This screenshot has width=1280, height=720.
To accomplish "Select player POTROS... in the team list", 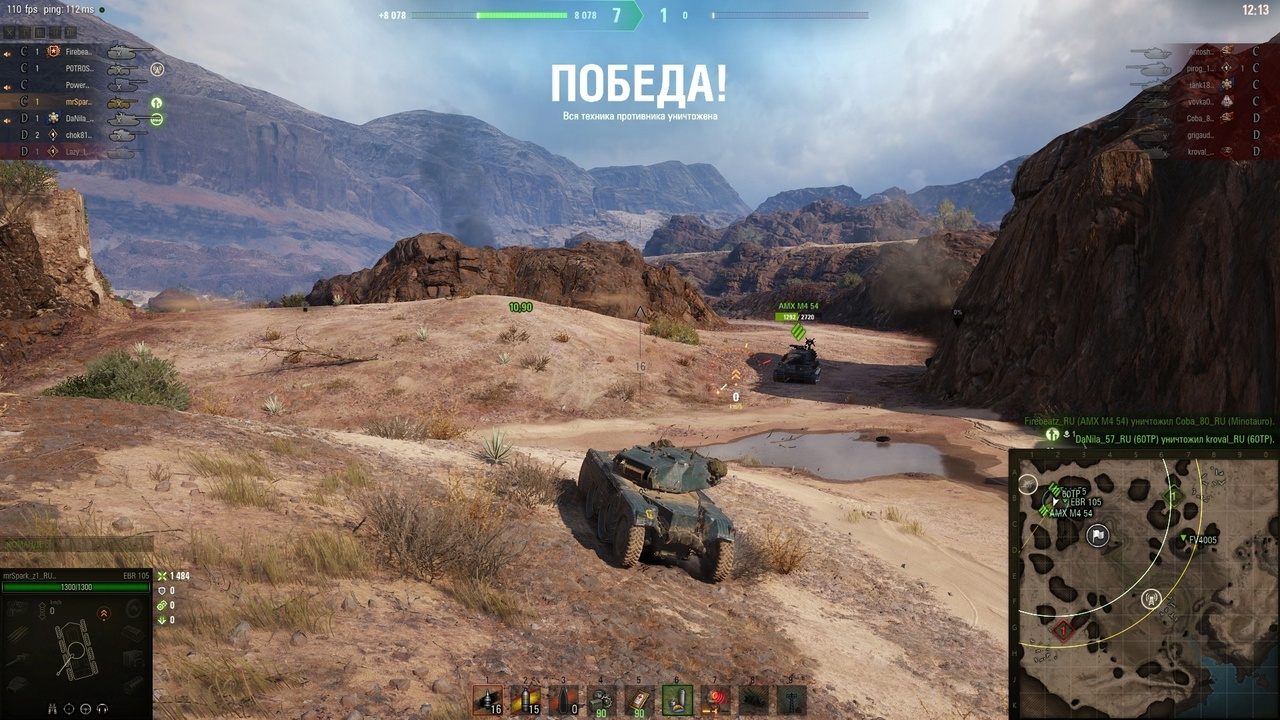I will pyautogui.click(x=79, y=68).
